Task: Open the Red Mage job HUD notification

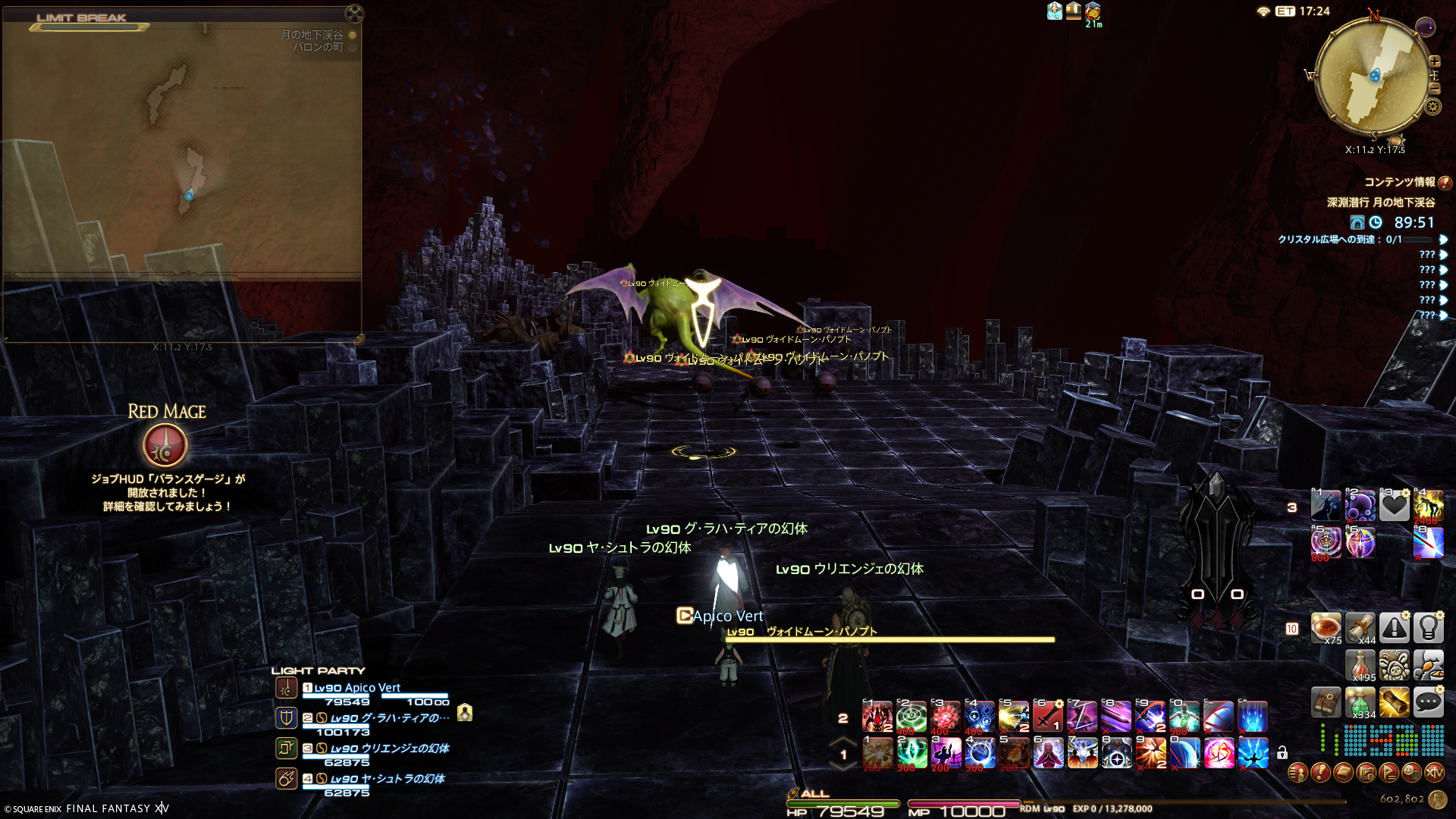Action: tap(165, 445)
